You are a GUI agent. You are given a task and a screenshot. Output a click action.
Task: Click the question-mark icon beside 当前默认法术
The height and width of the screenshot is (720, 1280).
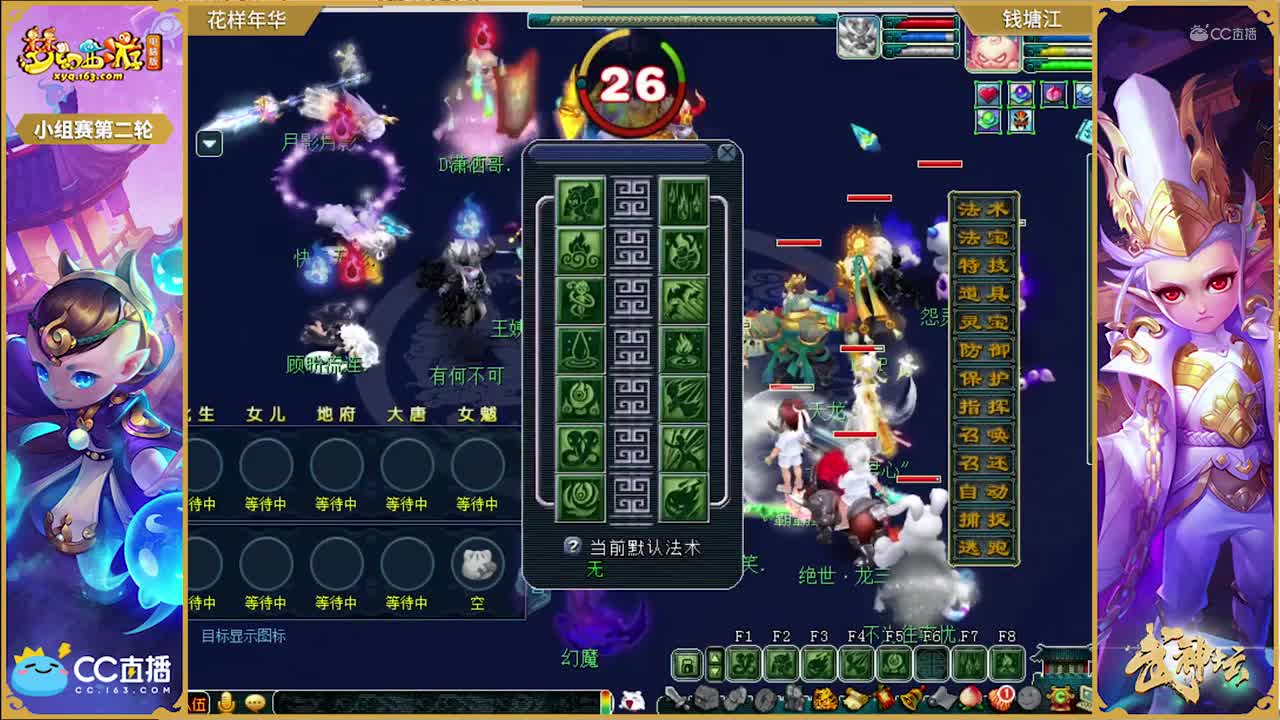point(572,547)
